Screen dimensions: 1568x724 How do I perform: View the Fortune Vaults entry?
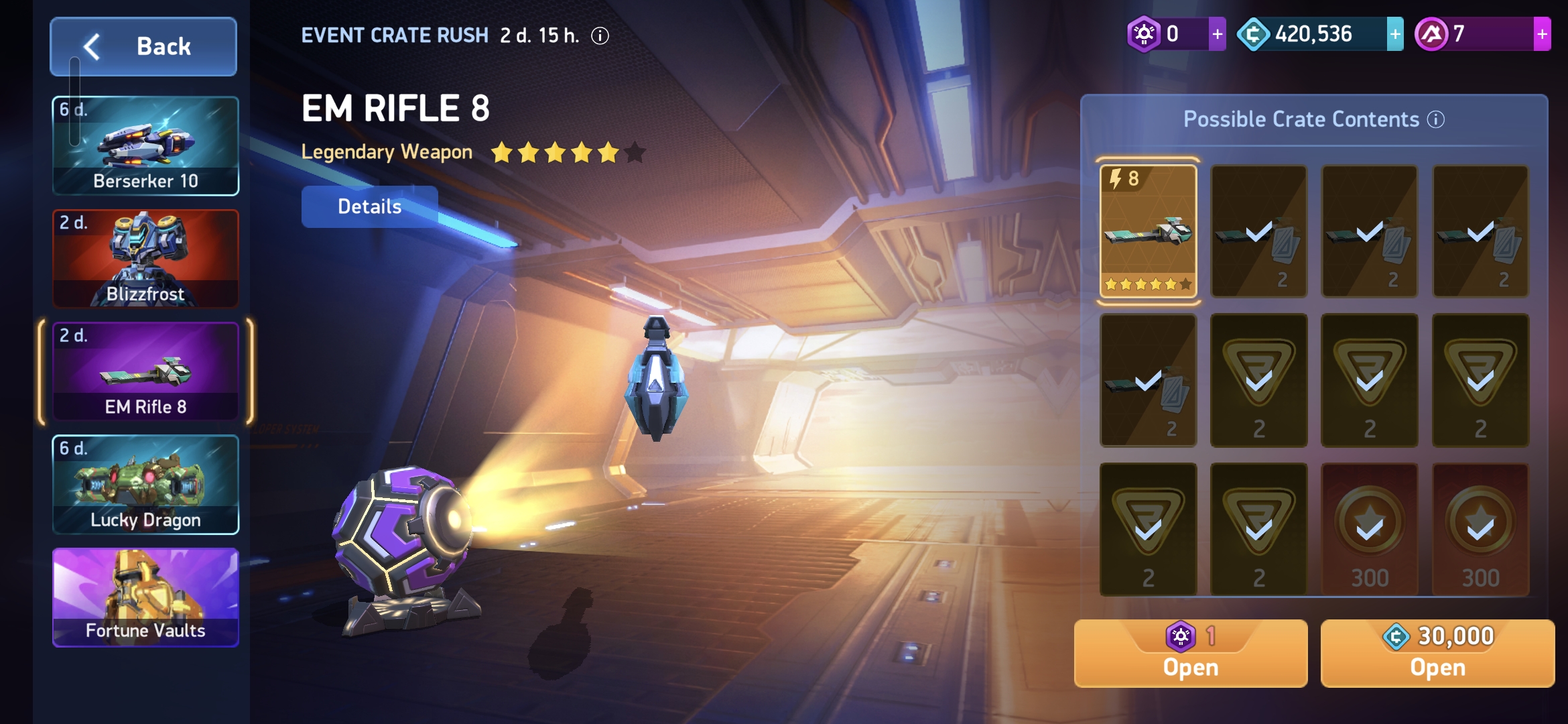(145, 597)
